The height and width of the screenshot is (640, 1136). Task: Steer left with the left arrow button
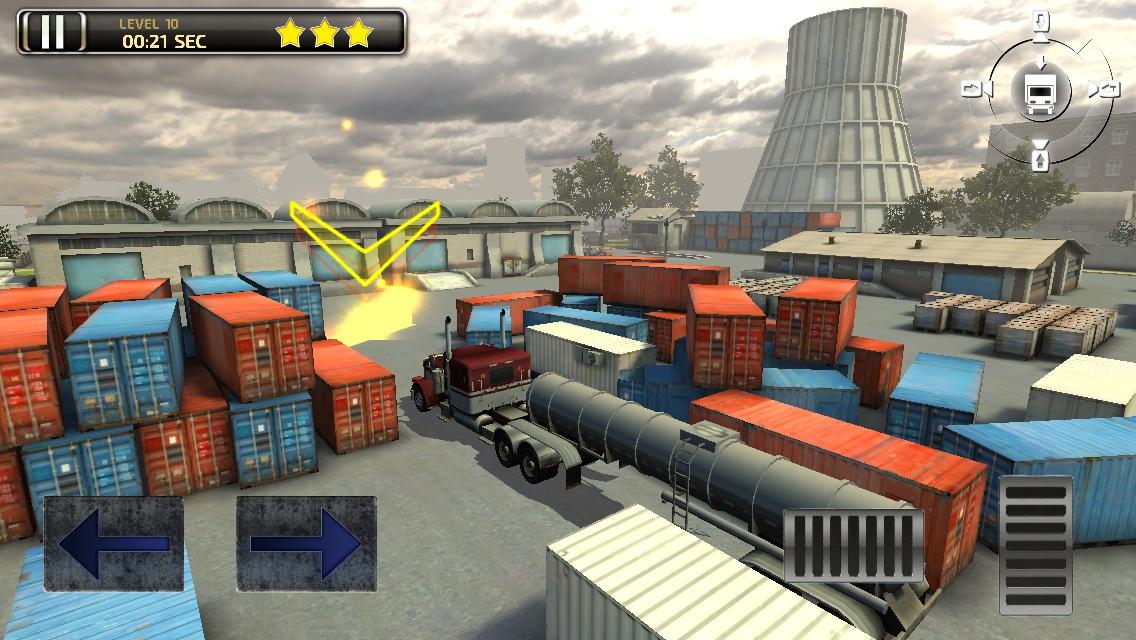tap(113, 543)
